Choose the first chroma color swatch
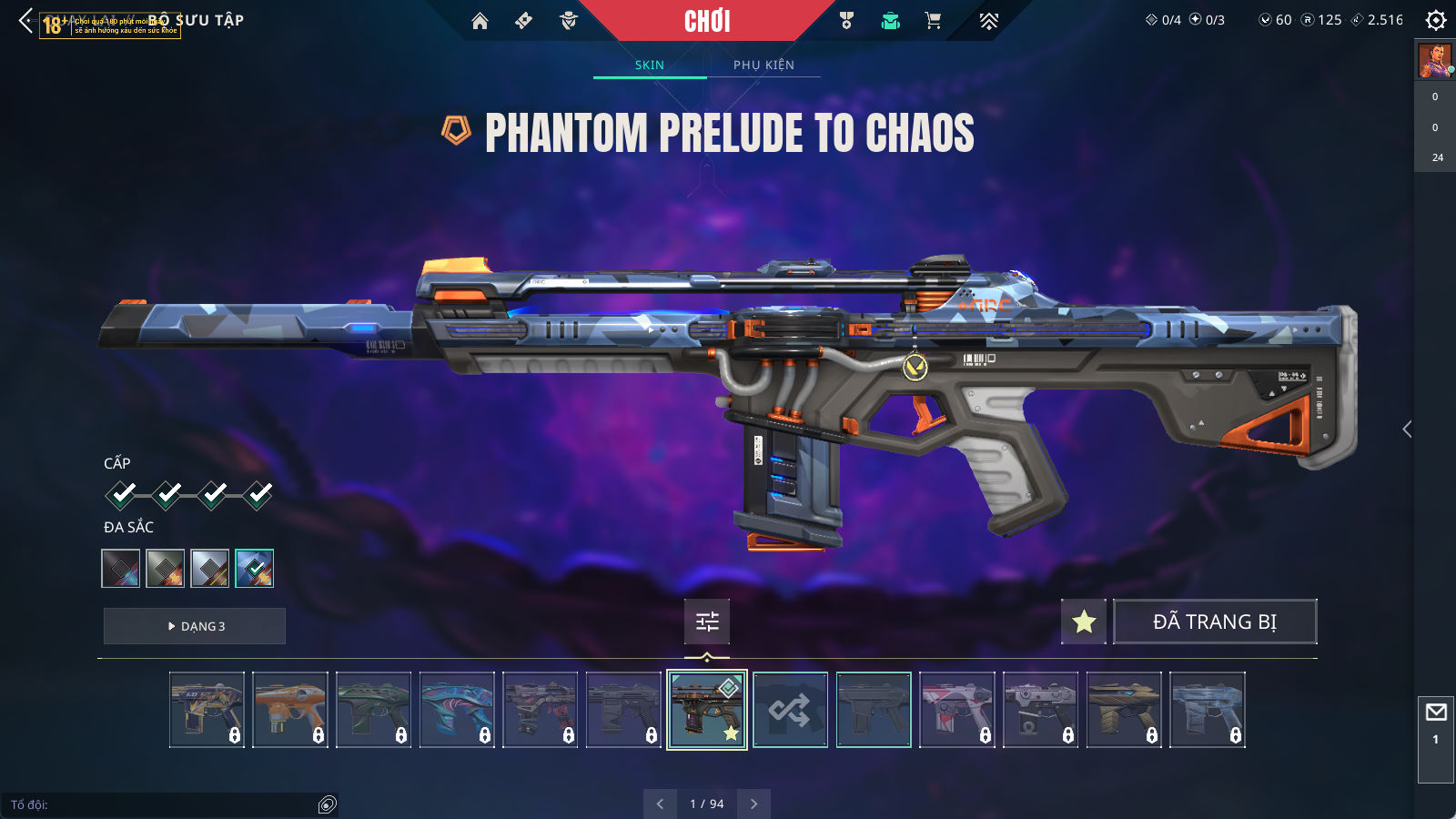Screen dimensions: 1456x819 [x=121, y=569]
